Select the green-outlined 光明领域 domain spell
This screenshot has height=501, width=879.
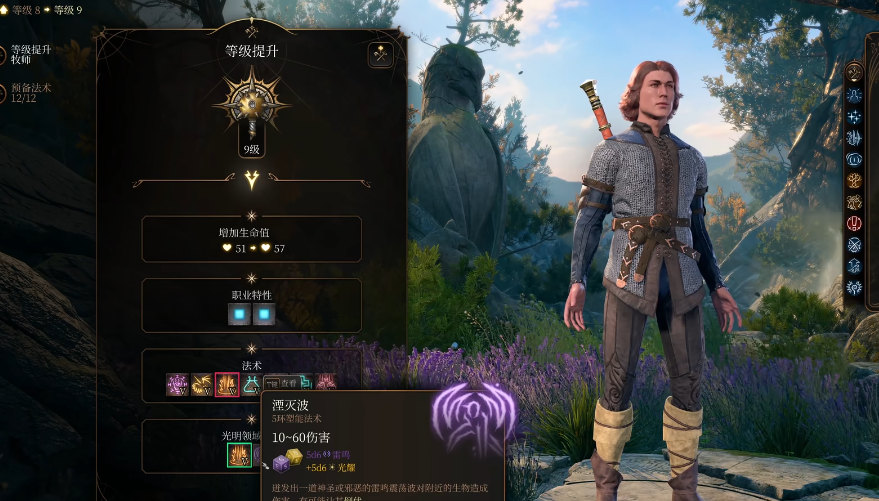coord(239,456)
